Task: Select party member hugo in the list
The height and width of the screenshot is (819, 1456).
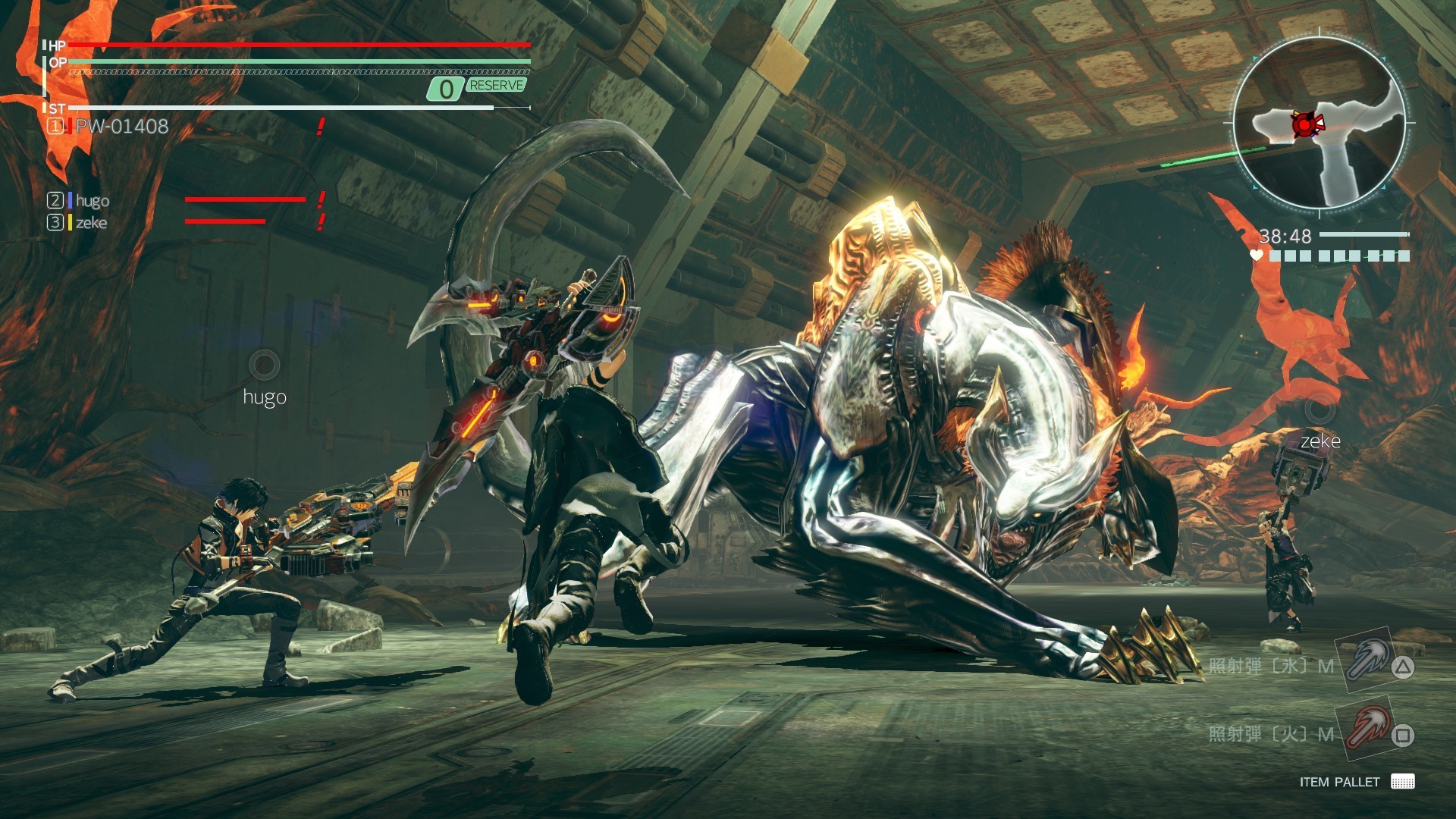Action: click(x=92, y=200)
